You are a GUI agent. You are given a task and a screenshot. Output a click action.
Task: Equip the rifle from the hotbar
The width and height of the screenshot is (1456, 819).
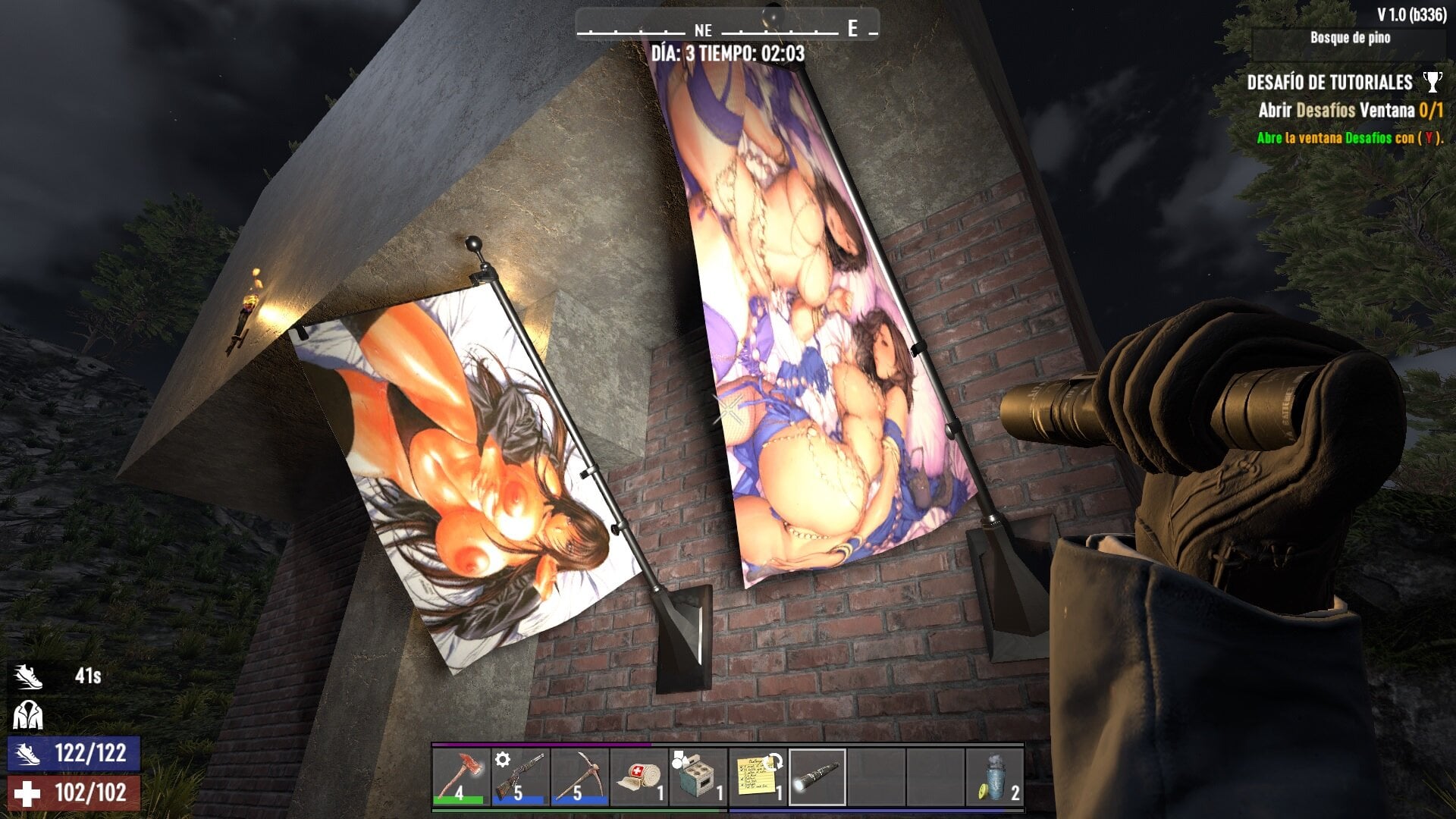pos(520,777)
